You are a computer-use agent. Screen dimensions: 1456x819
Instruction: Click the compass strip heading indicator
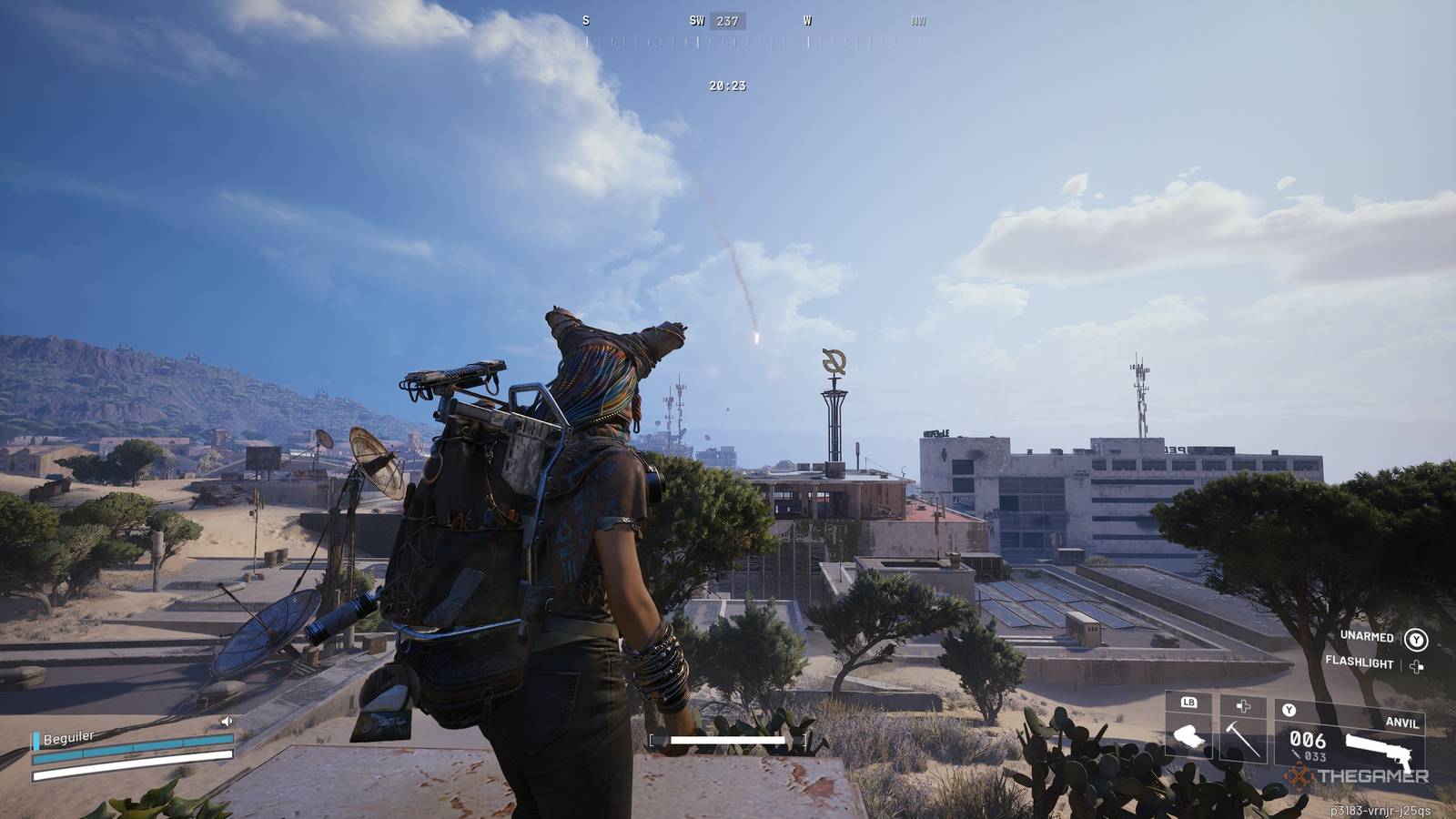(726, 21)
